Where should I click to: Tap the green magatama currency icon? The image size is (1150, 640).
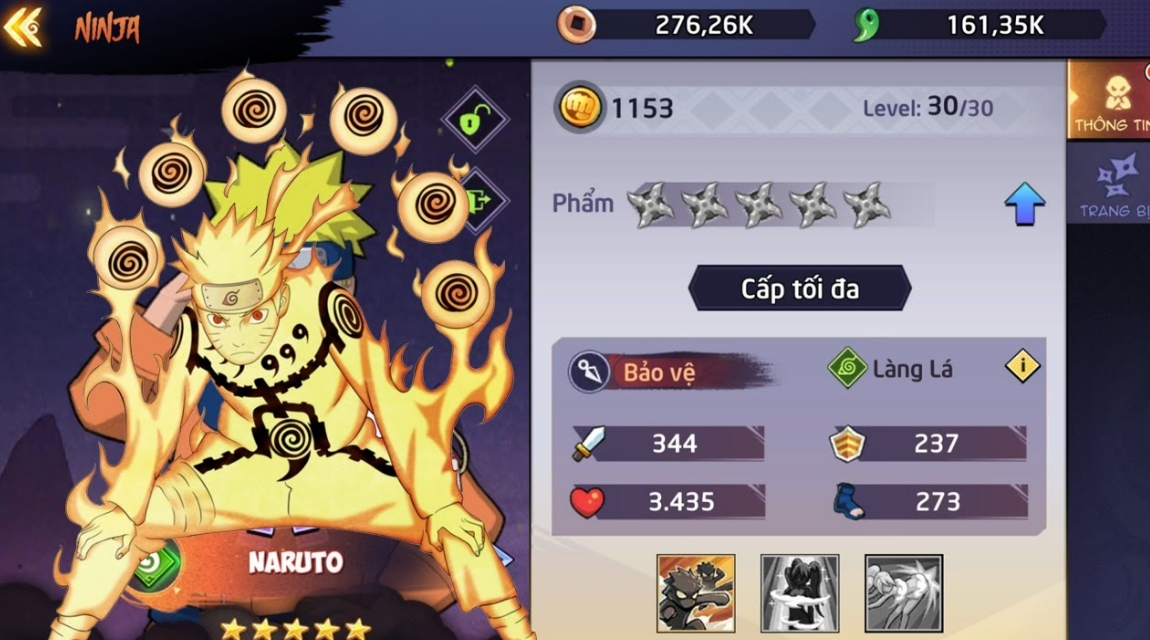[865, 25]
